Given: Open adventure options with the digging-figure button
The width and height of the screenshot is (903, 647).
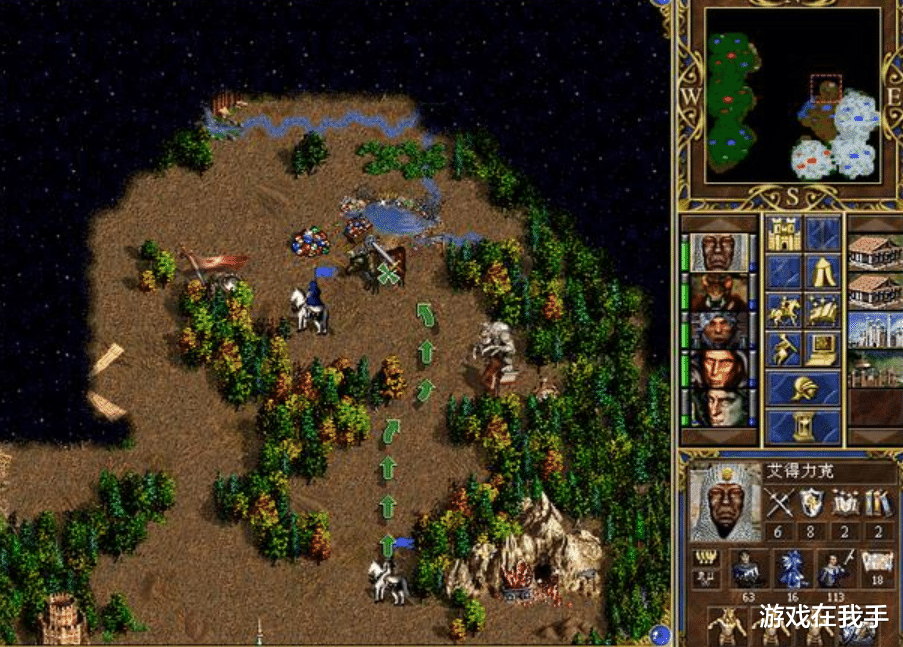Looking at the screenshot, I should [x=784, y=348].
